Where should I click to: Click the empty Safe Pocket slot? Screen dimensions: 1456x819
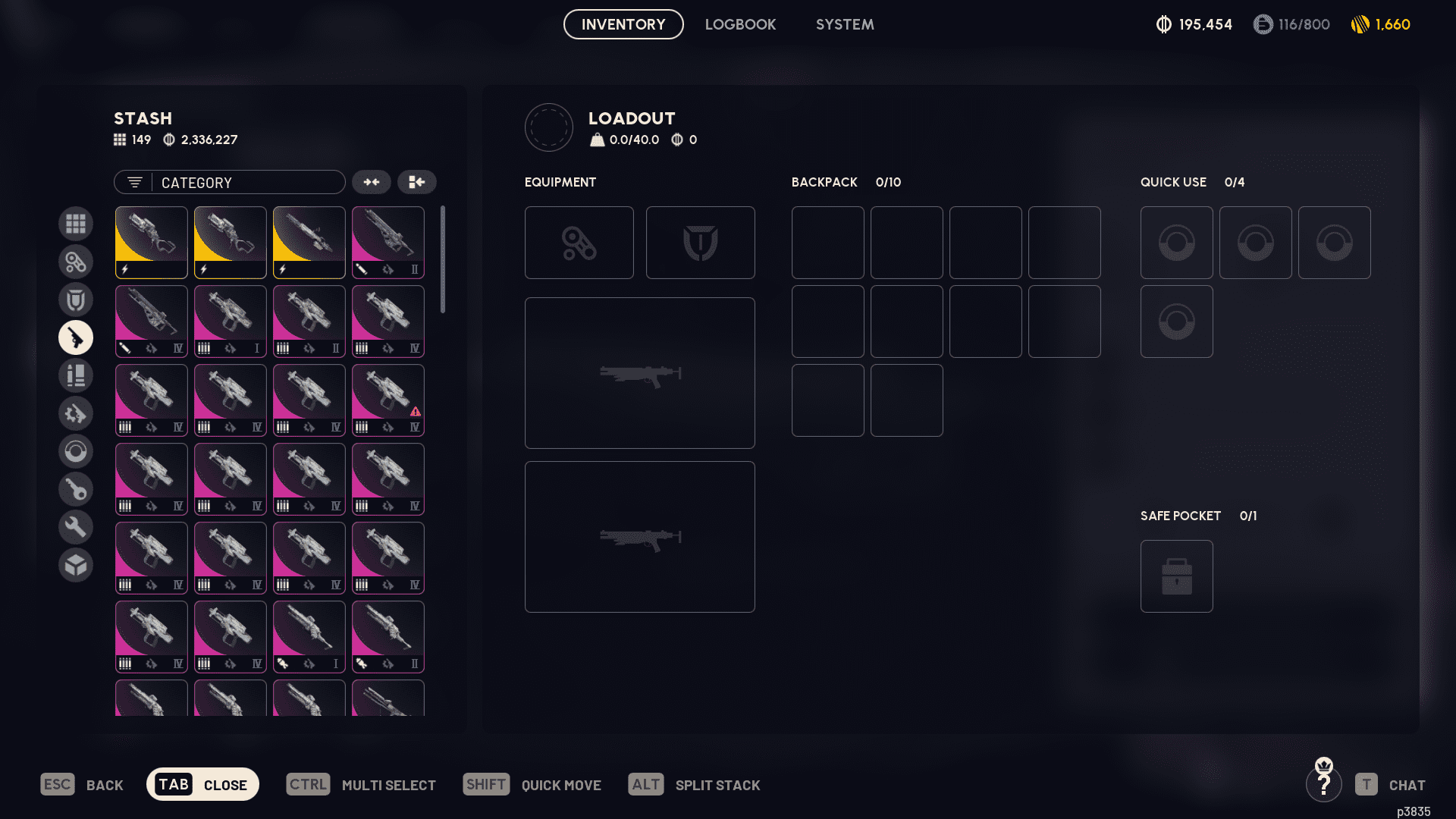pyautogui.click(x=1176, y=576)
